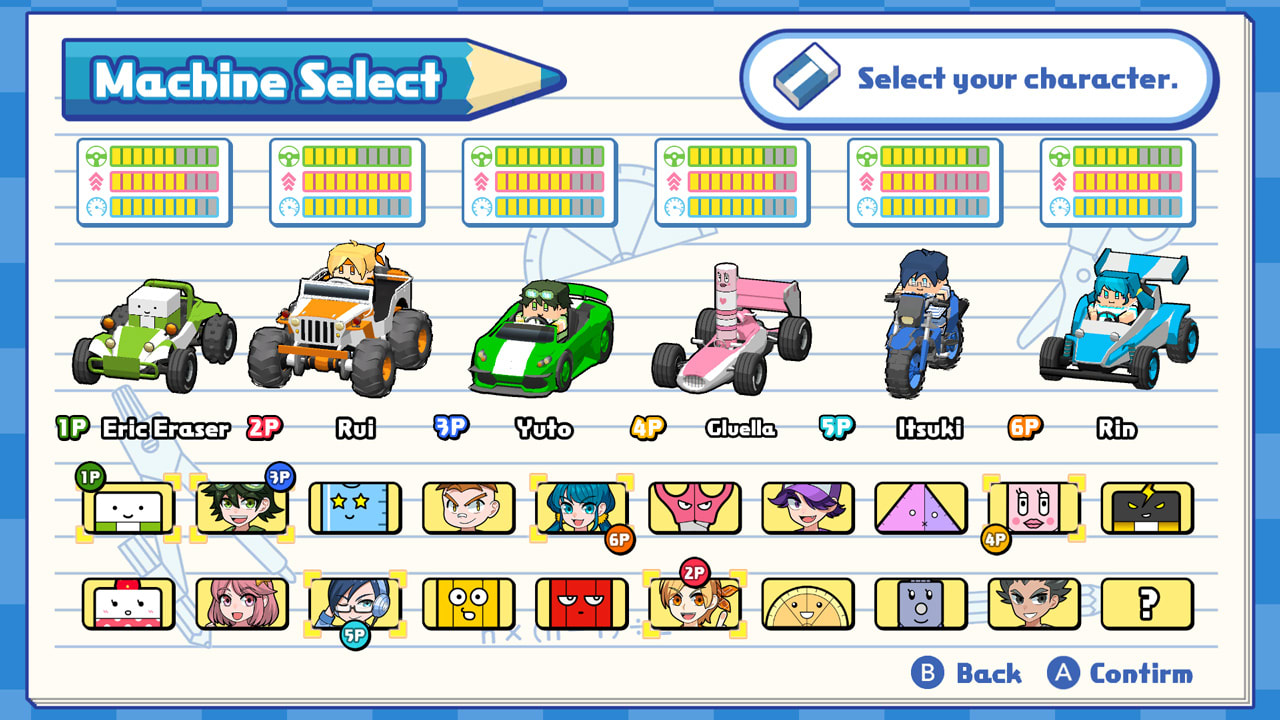
Task: Select the strawberry cake character portrait
Action: coord(129,603)
